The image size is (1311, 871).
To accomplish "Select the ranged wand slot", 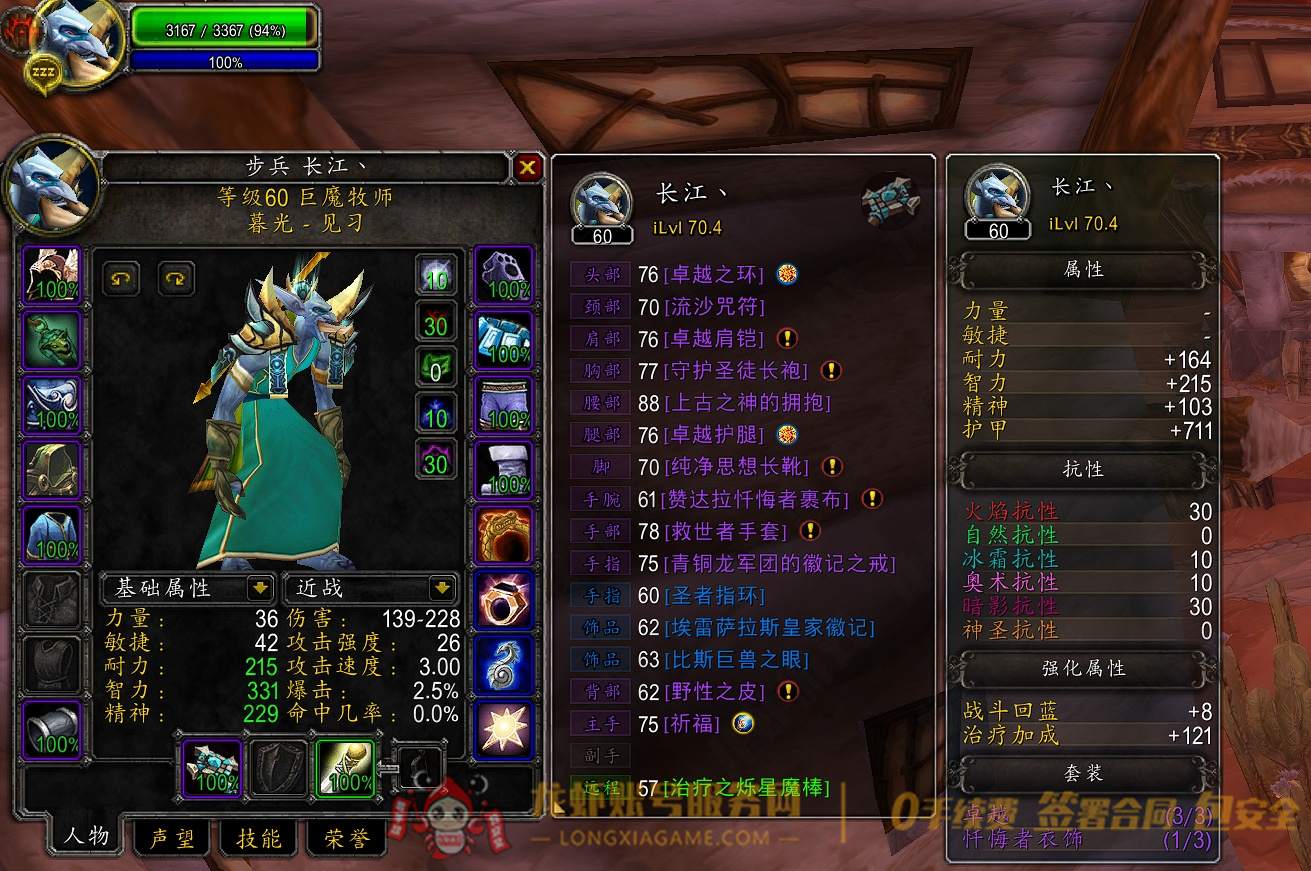I will (x=345, y=768).
